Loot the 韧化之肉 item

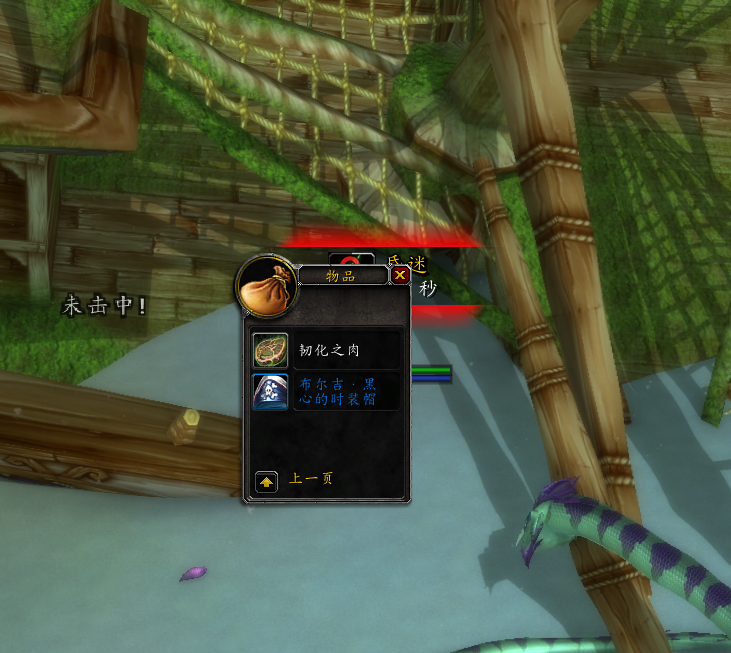(270, 350)
